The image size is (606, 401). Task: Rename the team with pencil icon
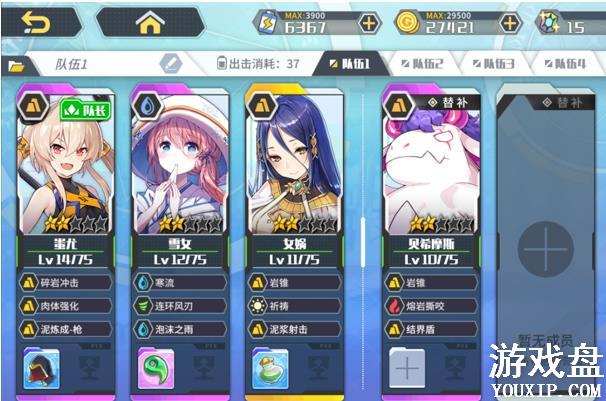pos(170,64)
